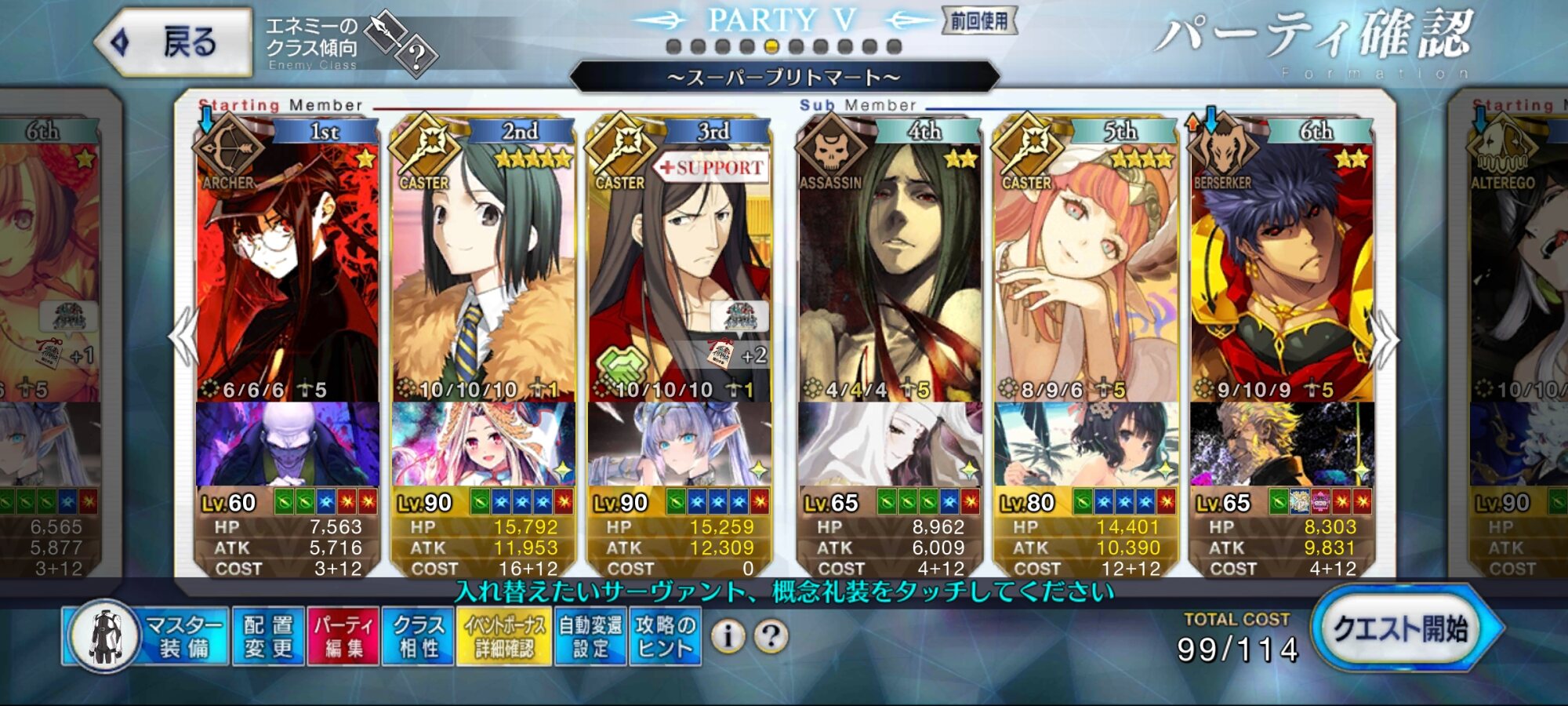Viewport: 1568px width, 706px height.
Task: Change the 5th slot's swimsuit craft essence
Action: coord(1085,444)
